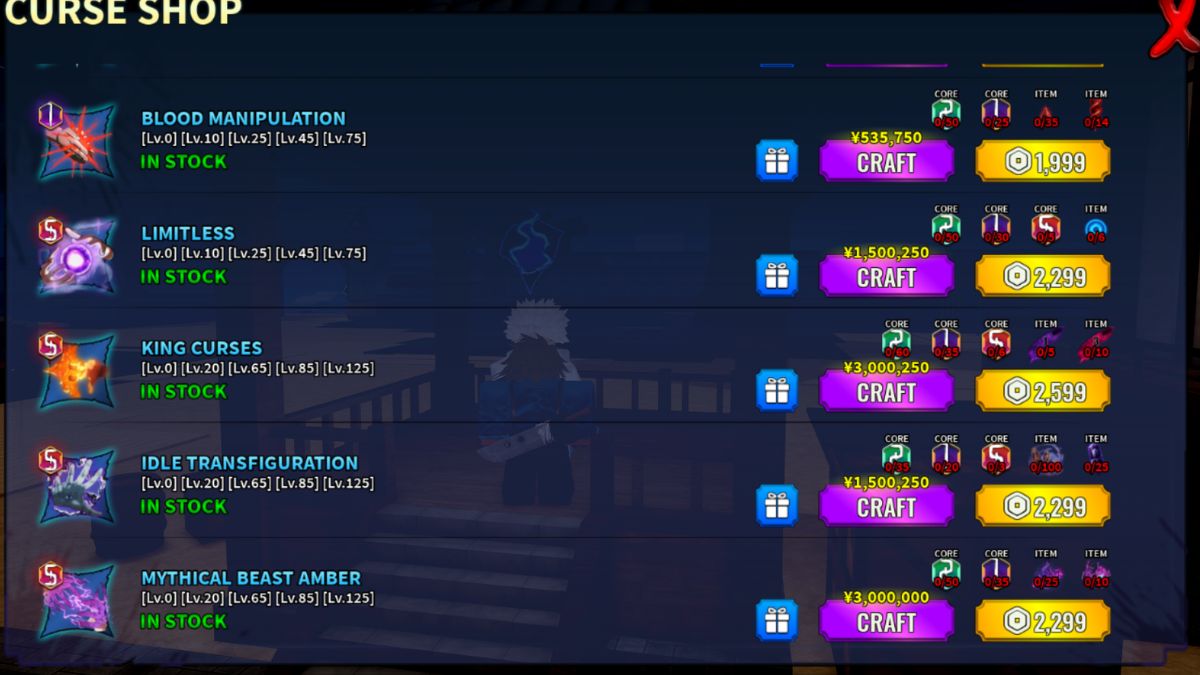
Task: Gift the Blood Manipulation curse
Action: (777, 161)
